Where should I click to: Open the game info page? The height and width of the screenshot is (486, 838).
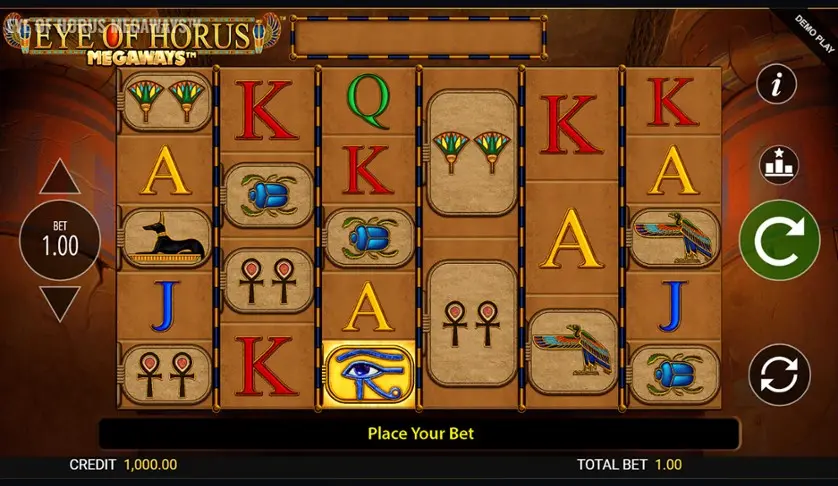776,84
